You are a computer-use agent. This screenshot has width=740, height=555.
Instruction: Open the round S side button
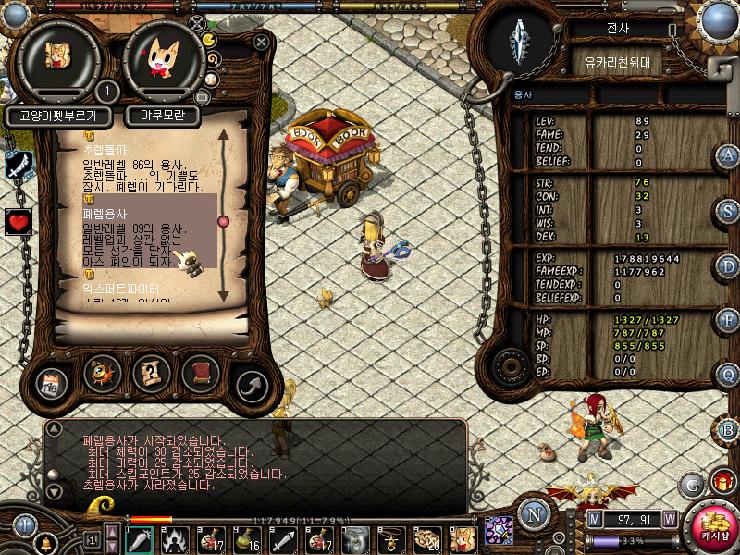(727, 211)
